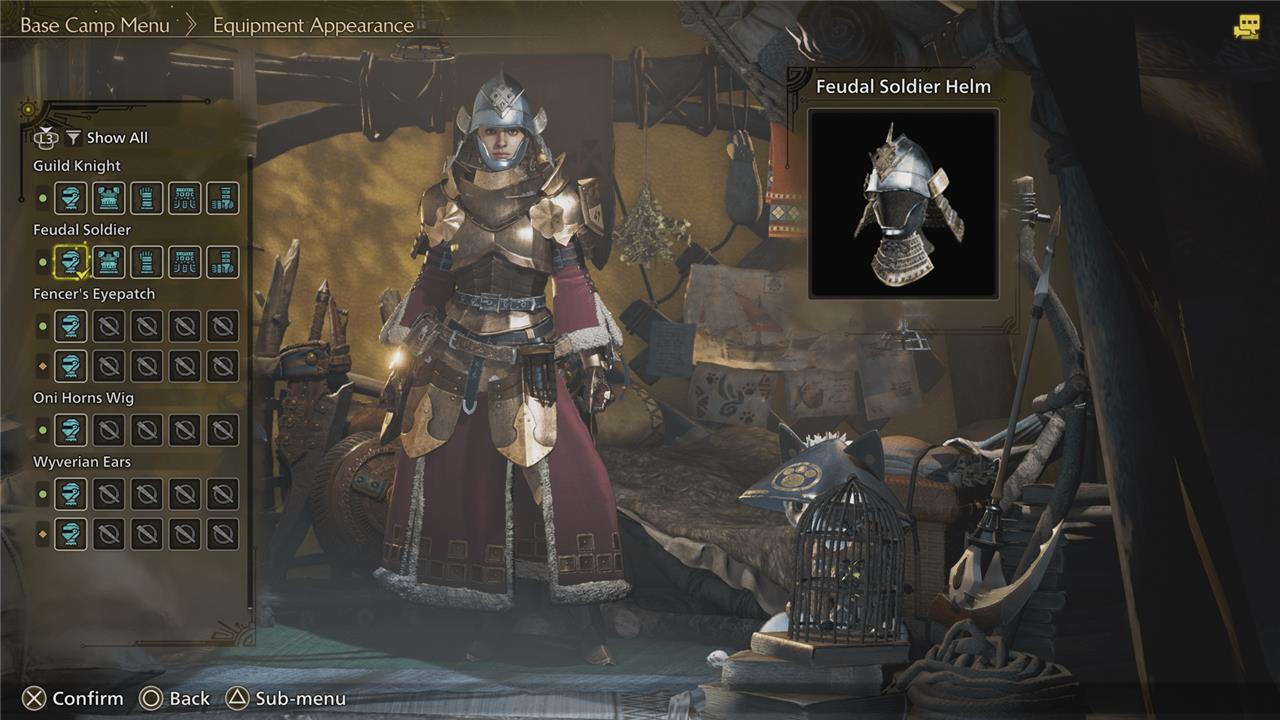1280x720 pixels.
Task: Select Wyverian Ears head slot, green-dot row
Action: pos(70,494)
